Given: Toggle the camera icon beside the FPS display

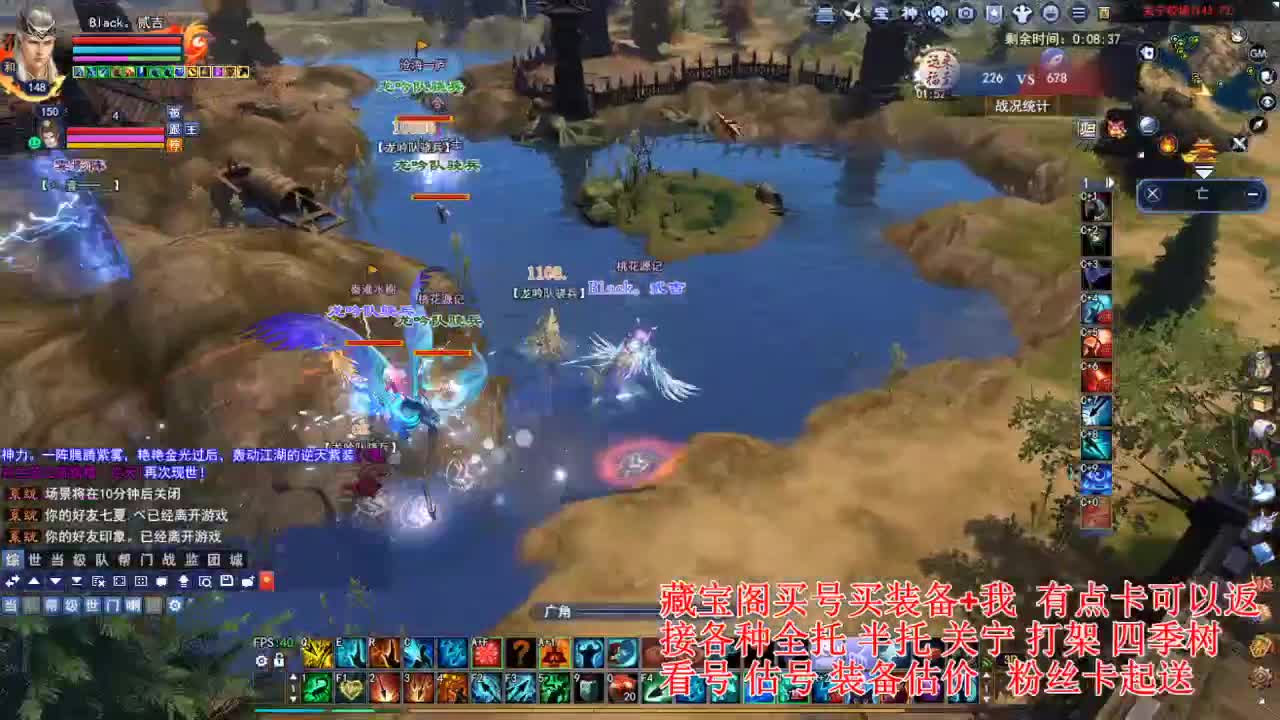Looking at the screenshot, I should tap(262, 661).
